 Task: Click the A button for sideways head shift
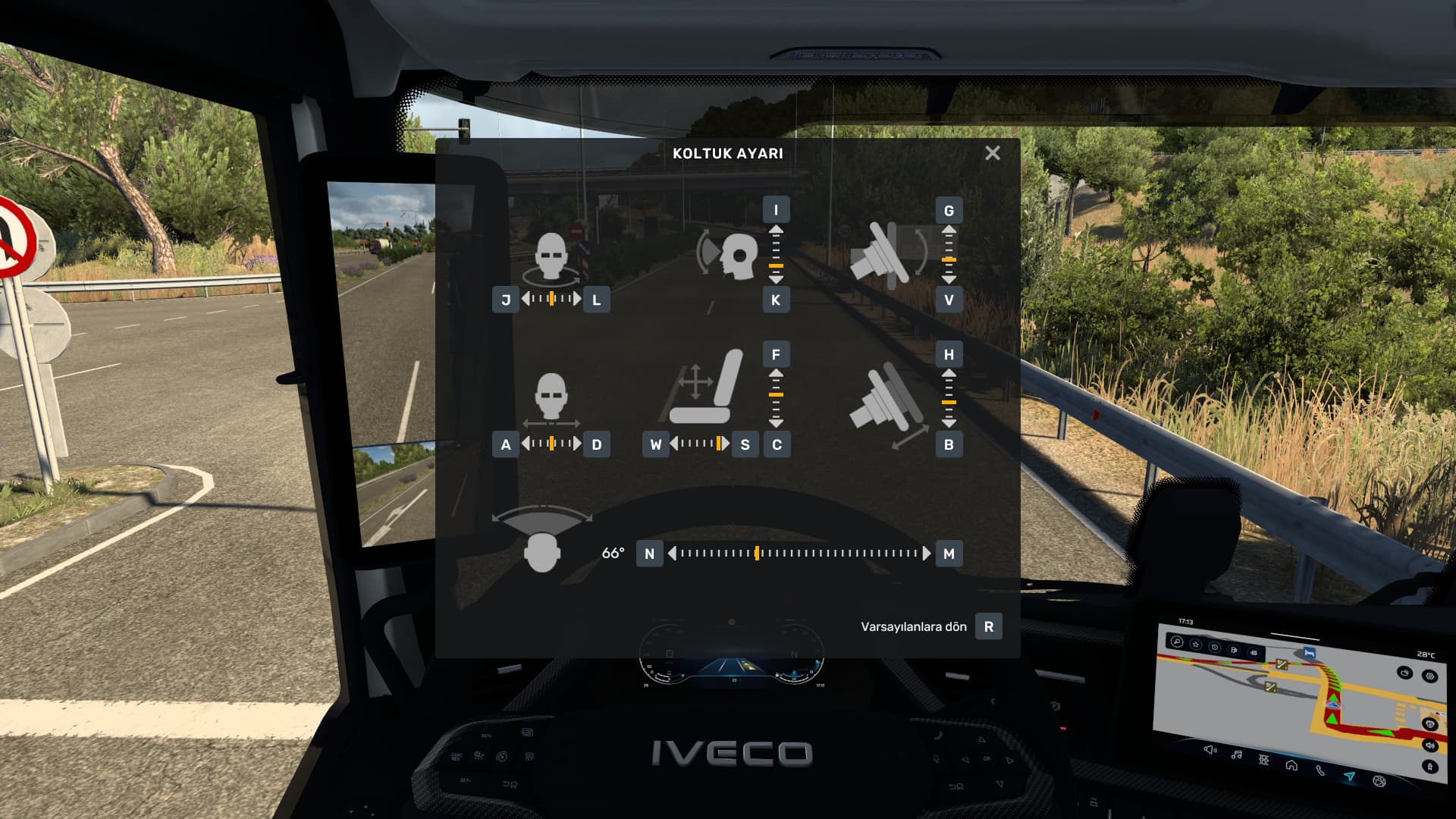pyautogui.click(x=506, y=444)
